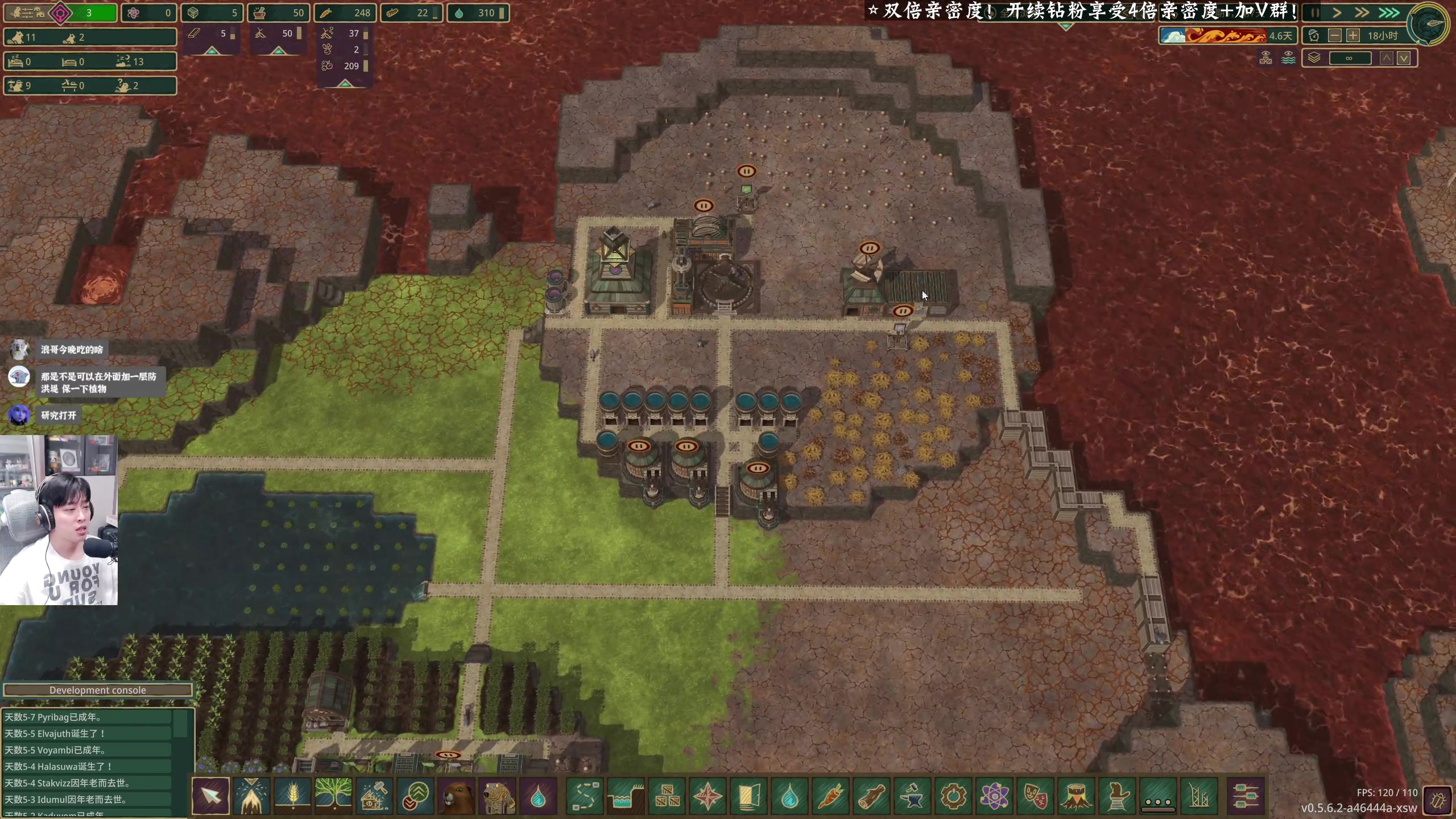Set game speed to double arrows
1456x819 pixels.
[1362, 13]
